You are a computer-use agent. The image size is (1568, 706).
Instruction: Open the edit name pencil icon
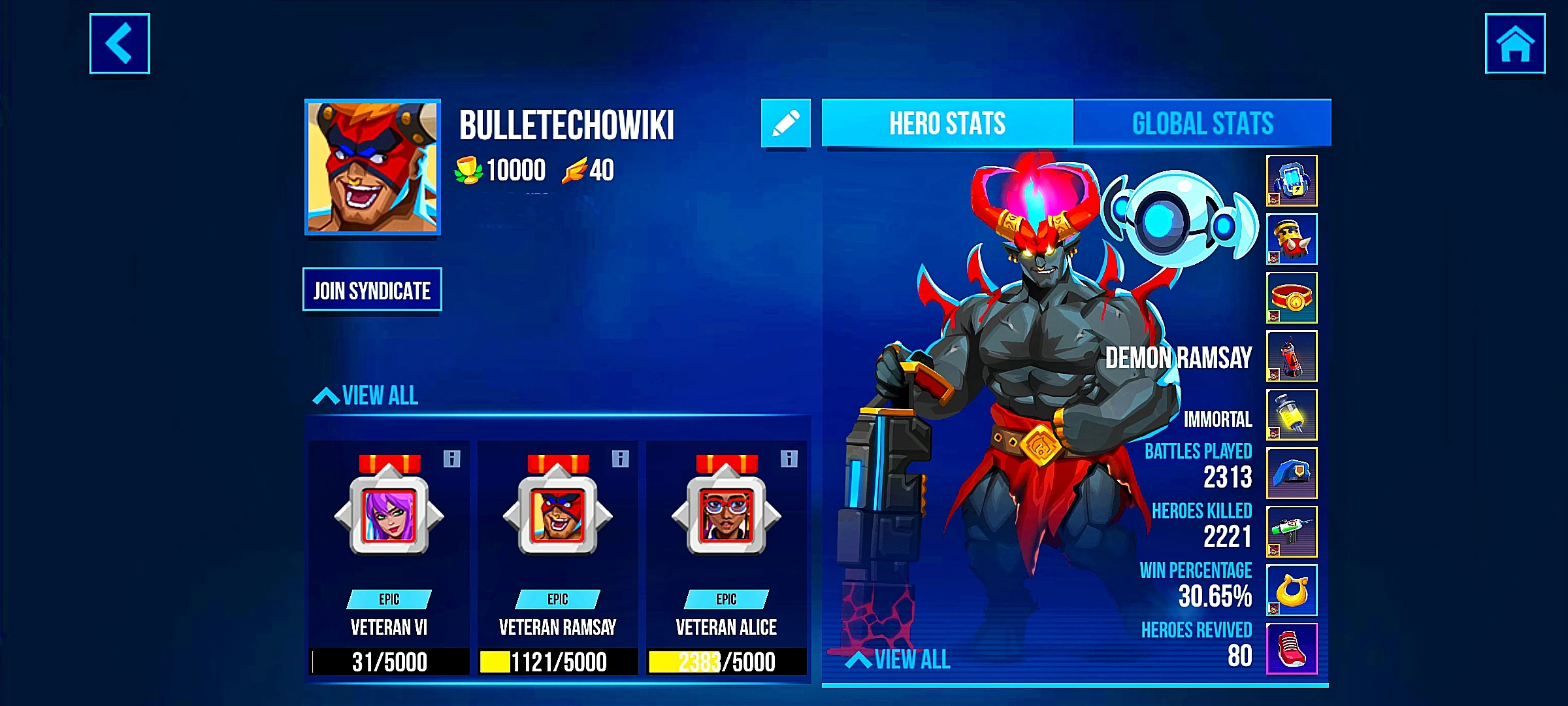pyautogui.click(x=787, y=122)
